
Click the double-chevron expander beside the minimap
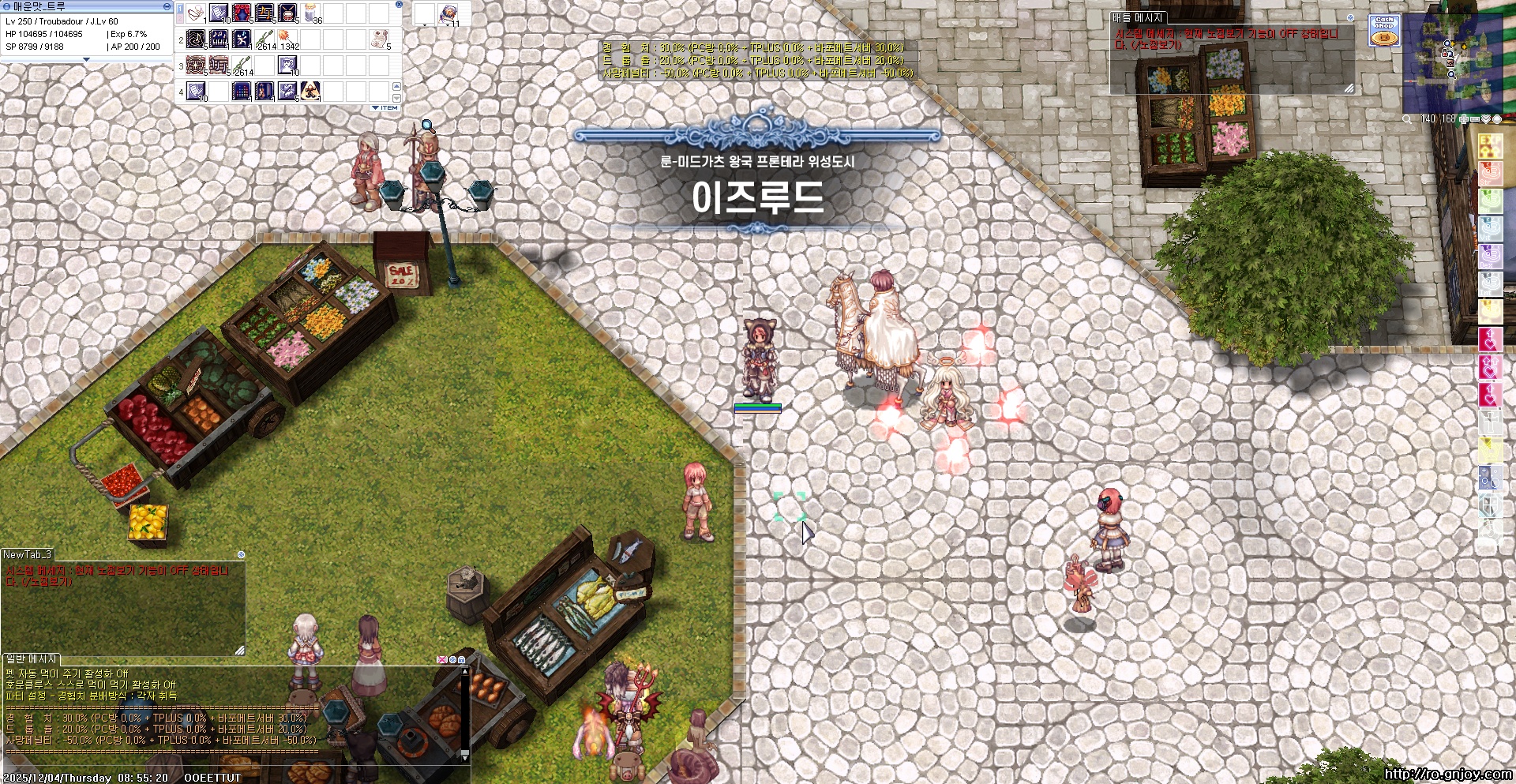[1486, 119]
